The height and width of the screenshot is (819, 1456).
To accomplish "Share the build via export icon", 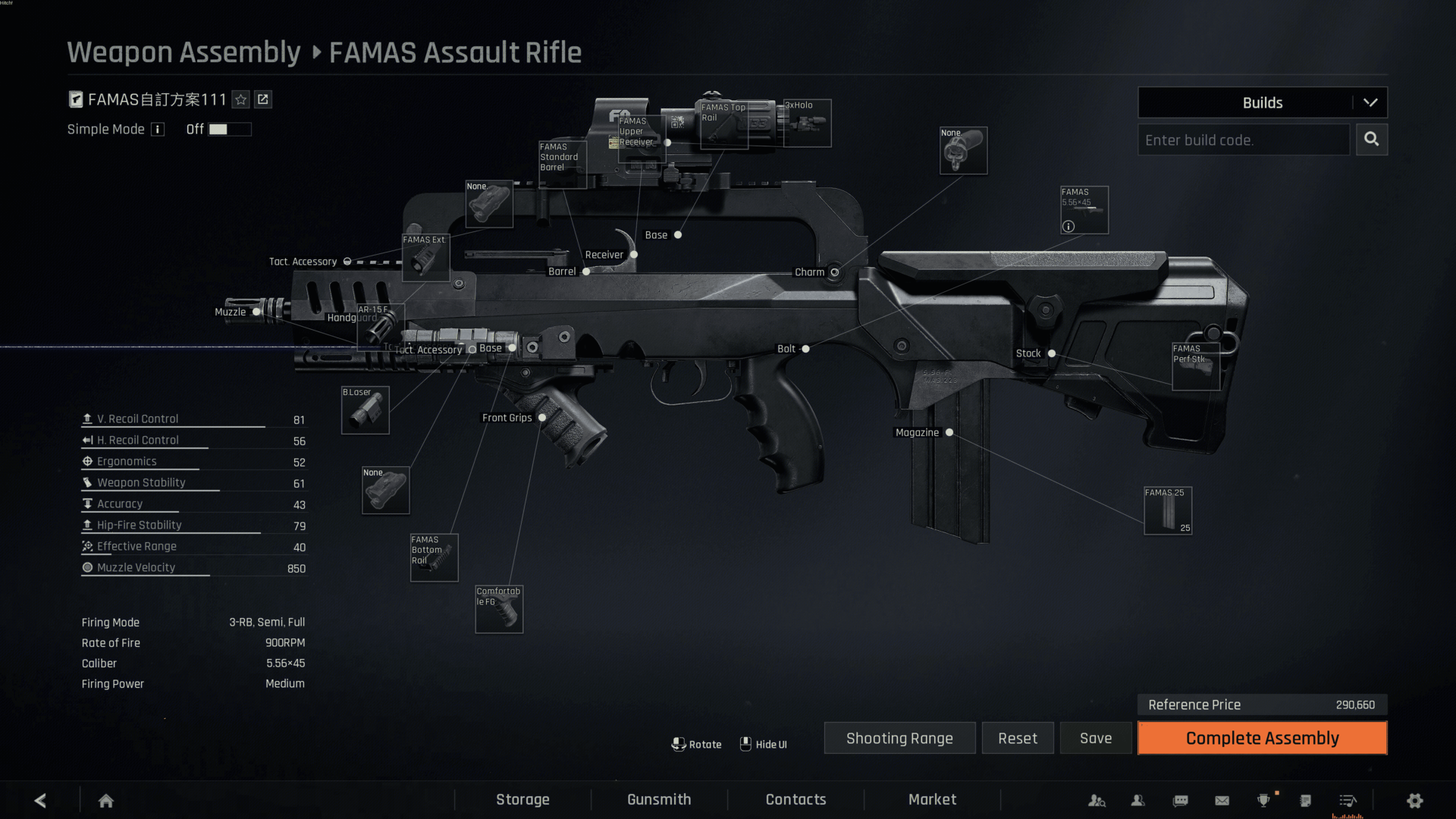I will pos(263,99).
